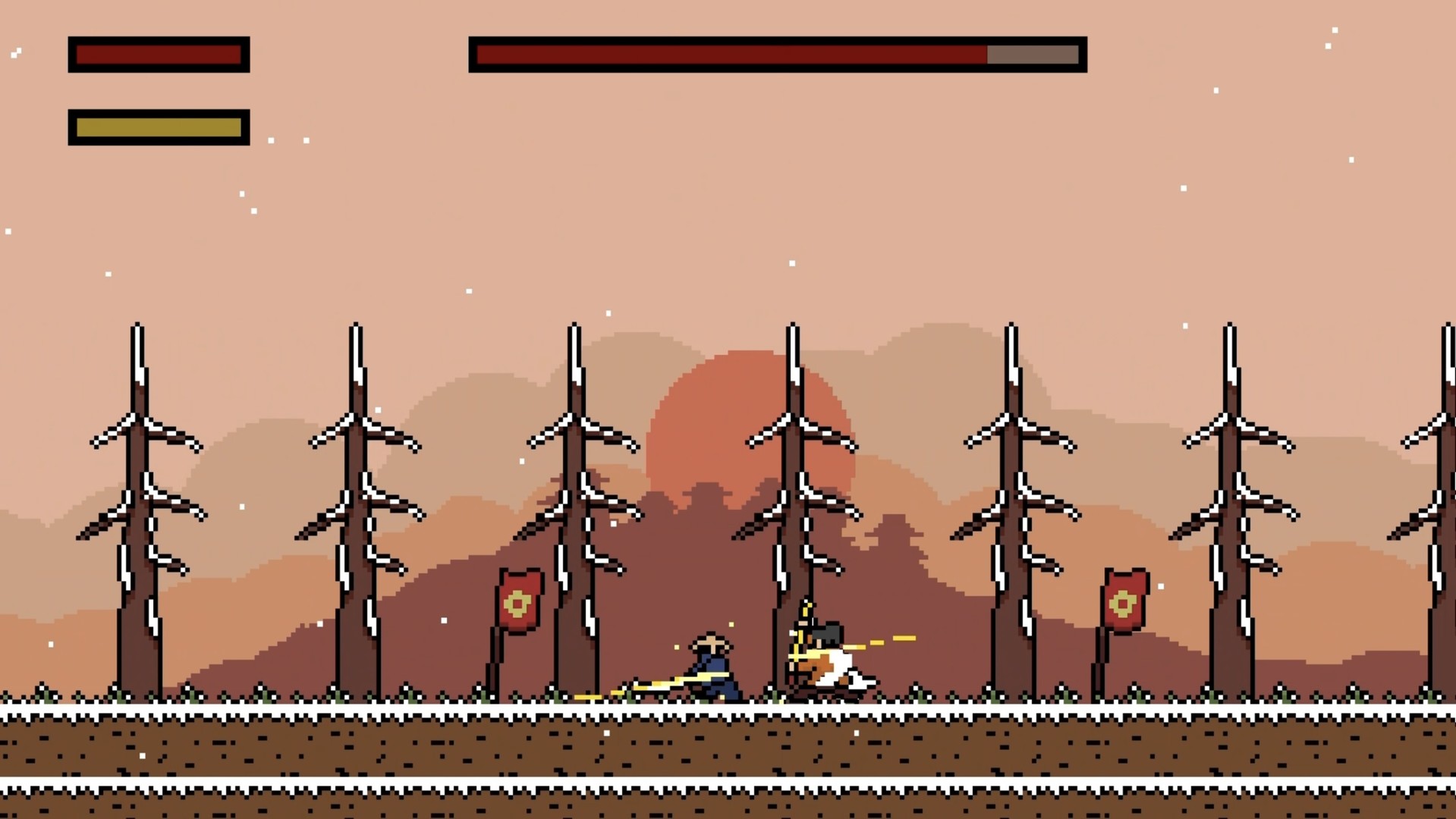The height and width of the screenshot is (819, 1456).
Task: Click the depleted gray section of boss bar
Action: point(1032,54)
